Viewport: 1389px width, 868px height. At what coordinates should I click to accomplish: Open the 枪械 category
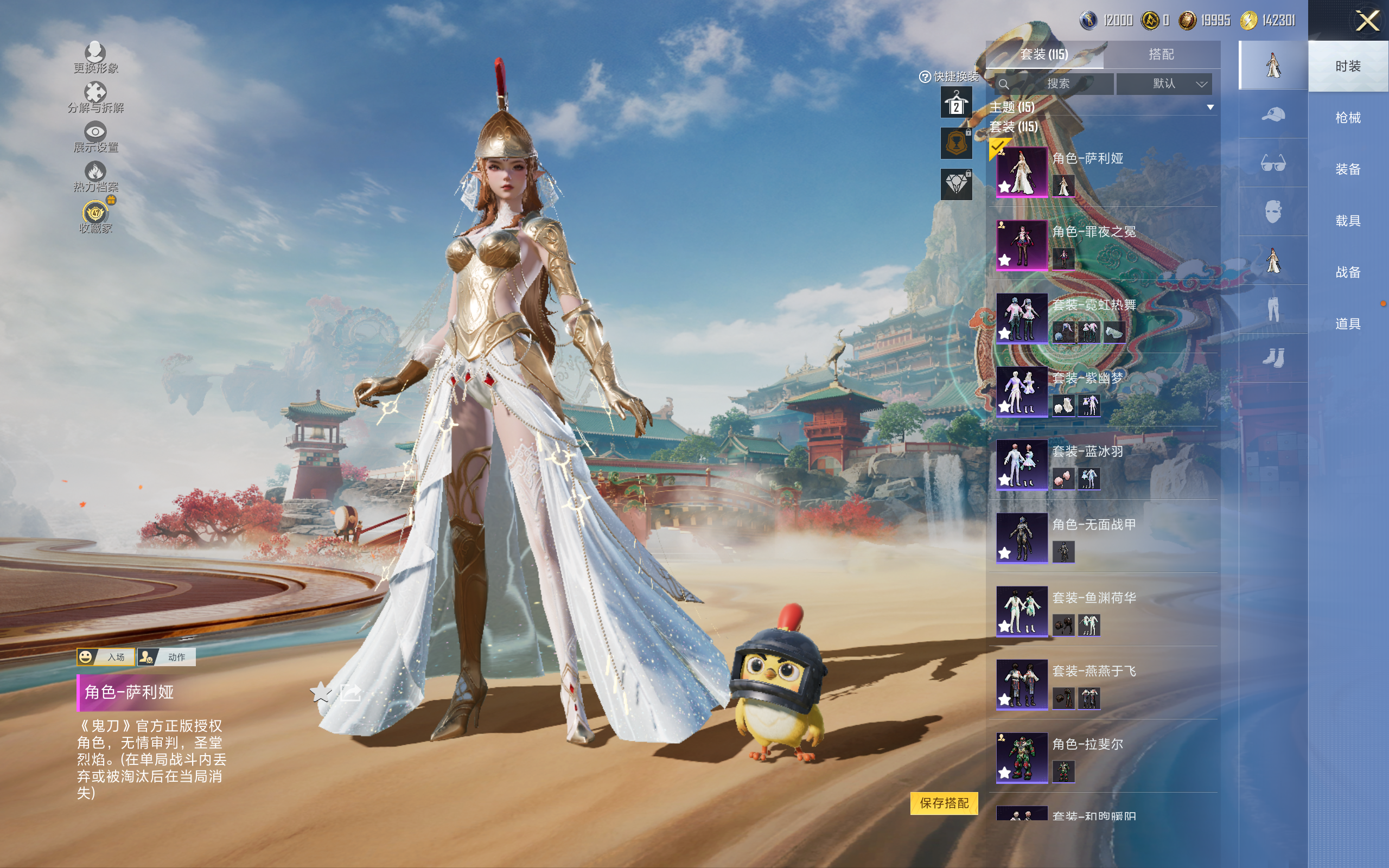point(1348,118)
